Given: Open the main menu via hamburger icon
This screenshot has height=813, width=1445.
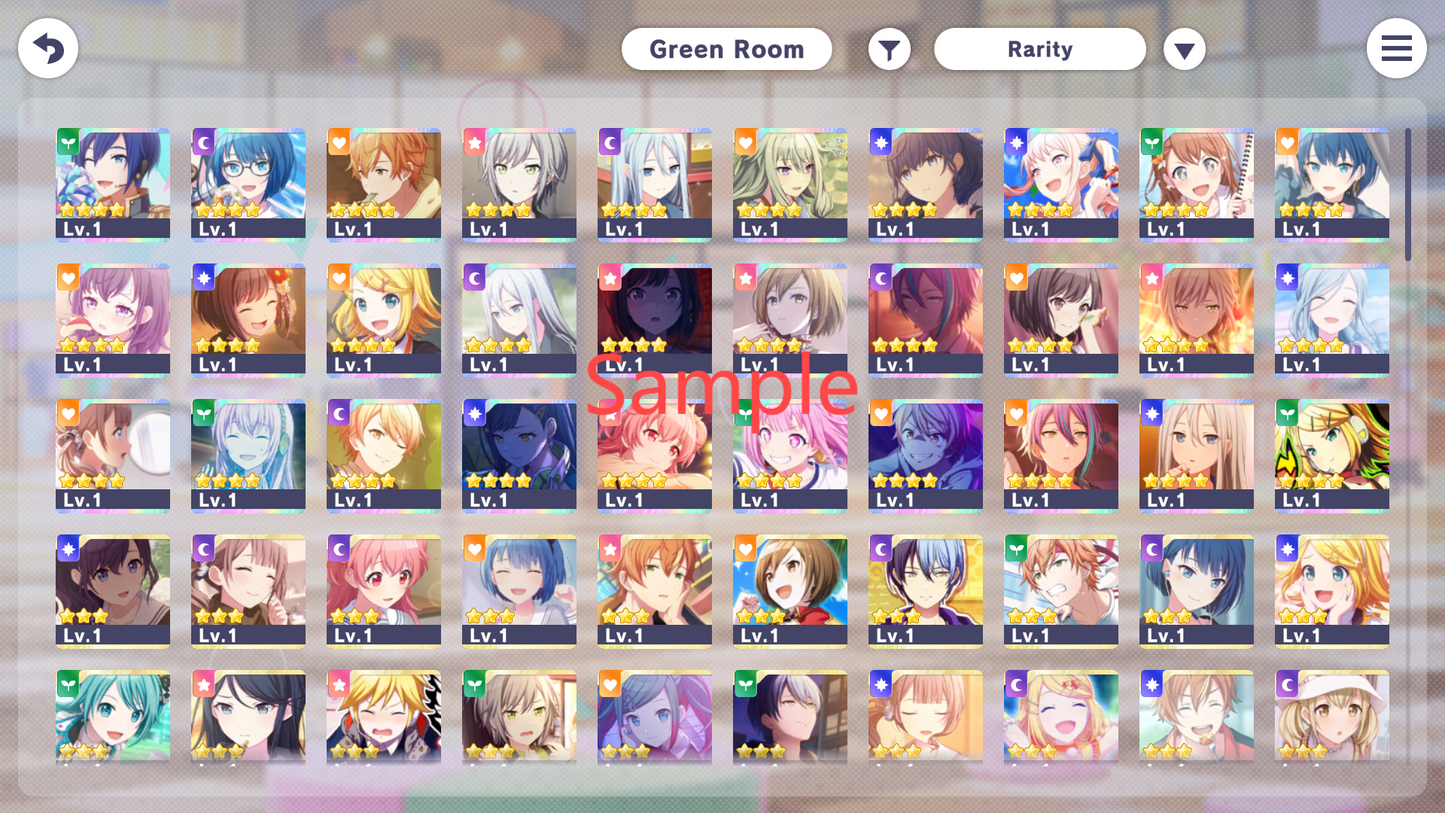Looking at the screenshot, I should [x=1396, y=48].
